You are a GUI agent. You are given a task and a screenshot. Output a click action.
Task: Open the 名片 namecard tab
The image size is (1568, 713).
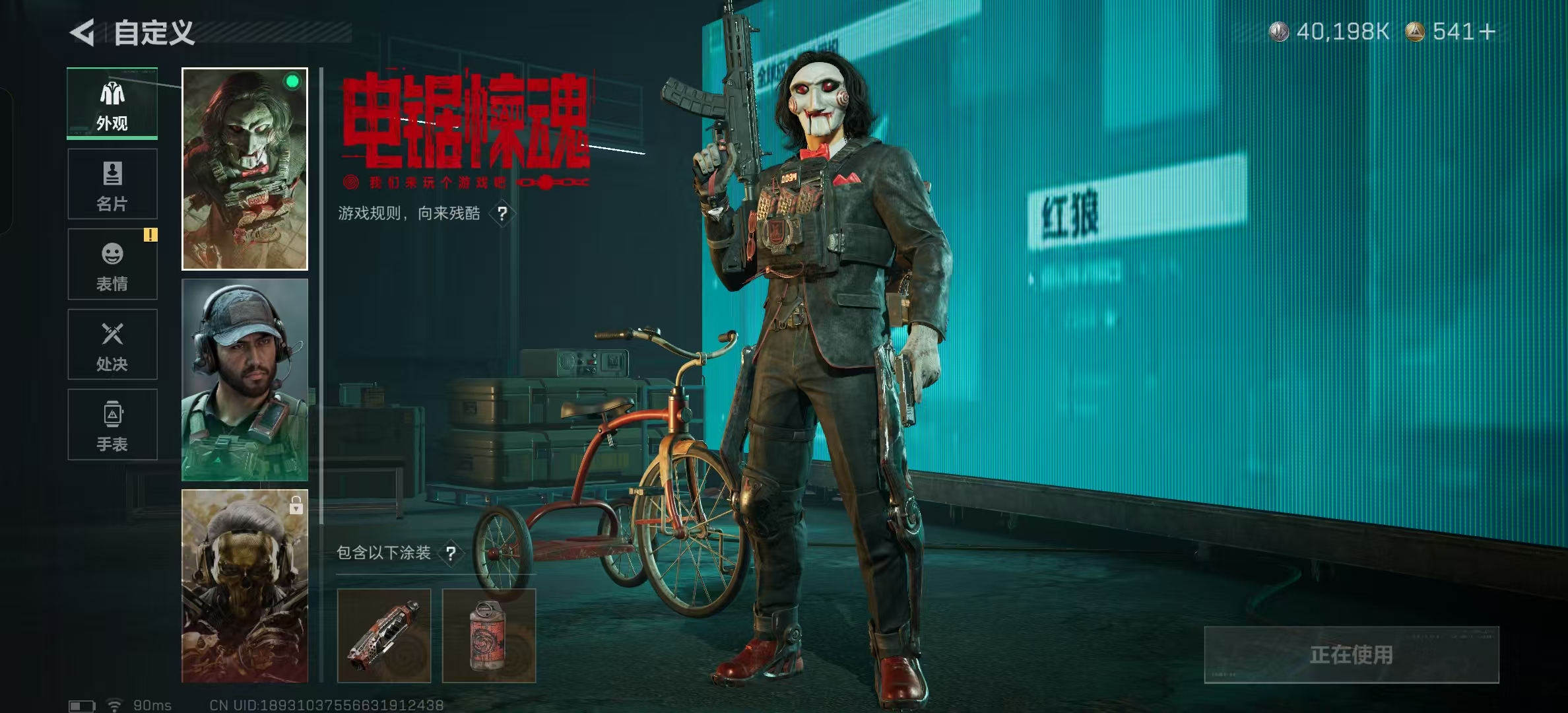click(x=112, y=184)
